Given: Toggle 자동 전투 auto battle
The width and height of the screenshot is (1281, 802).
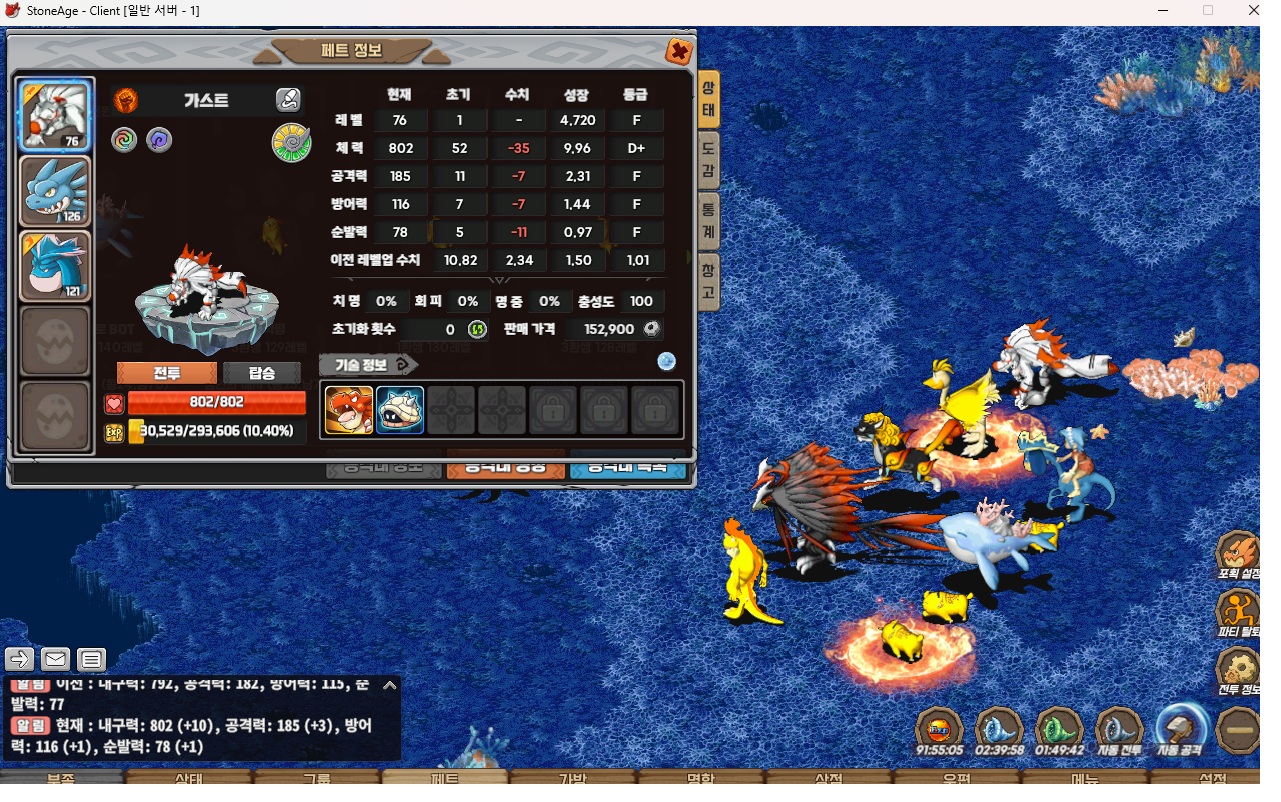Looking at the screenshot, I should (x=1118, y=730).
